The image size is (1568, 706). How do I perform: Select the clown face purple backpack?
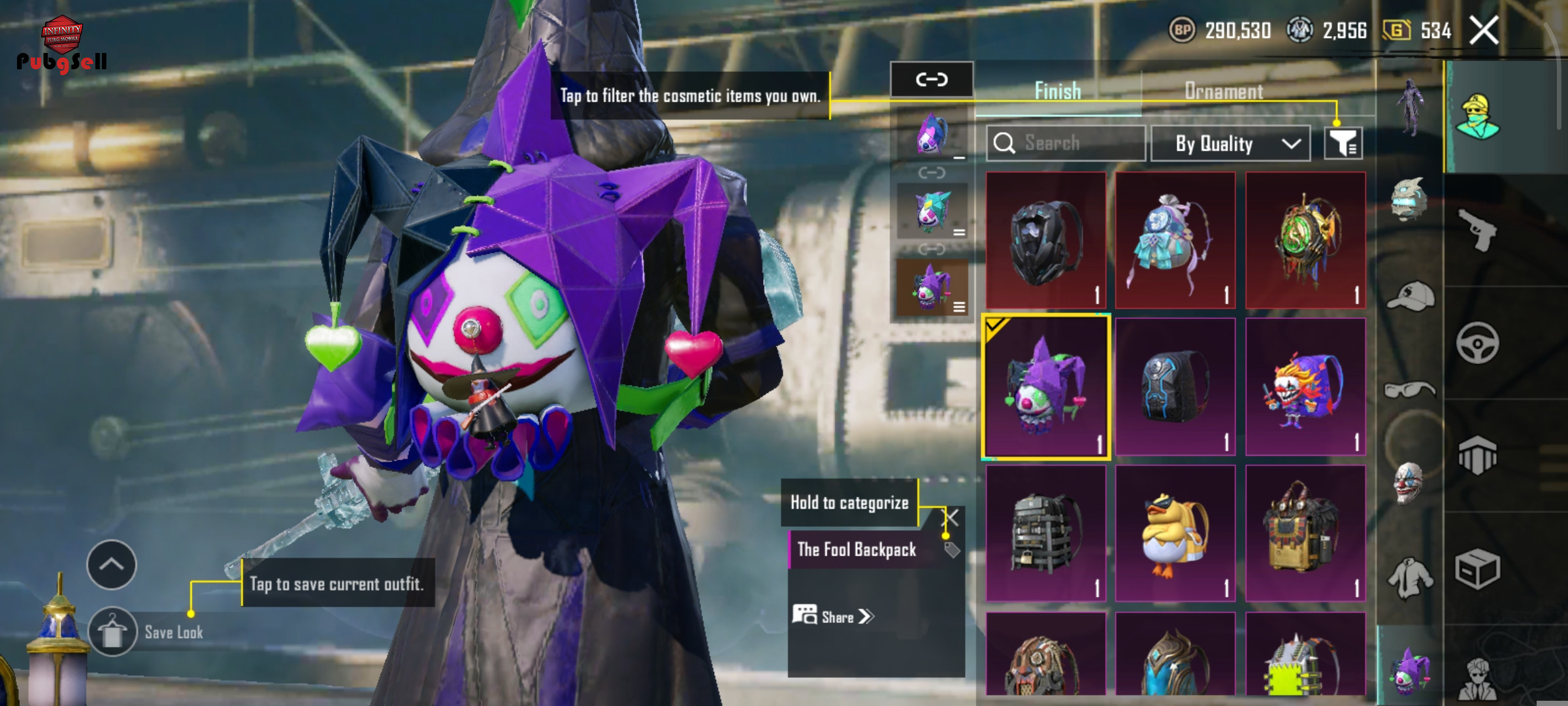click(1305, 387)
